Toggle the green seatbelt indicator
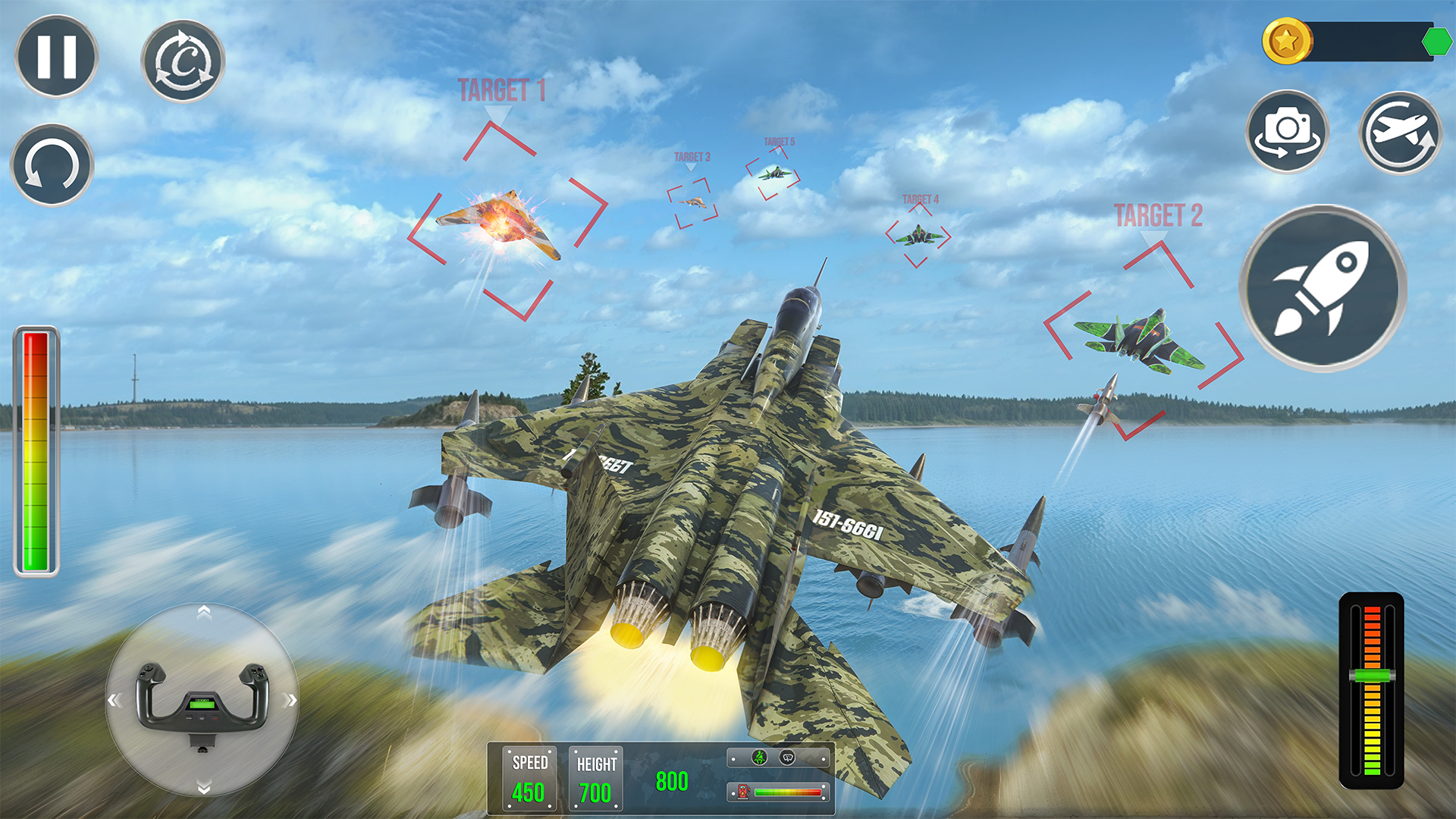1456x819 pixels. pyautogui.click(x=759, y=758)
